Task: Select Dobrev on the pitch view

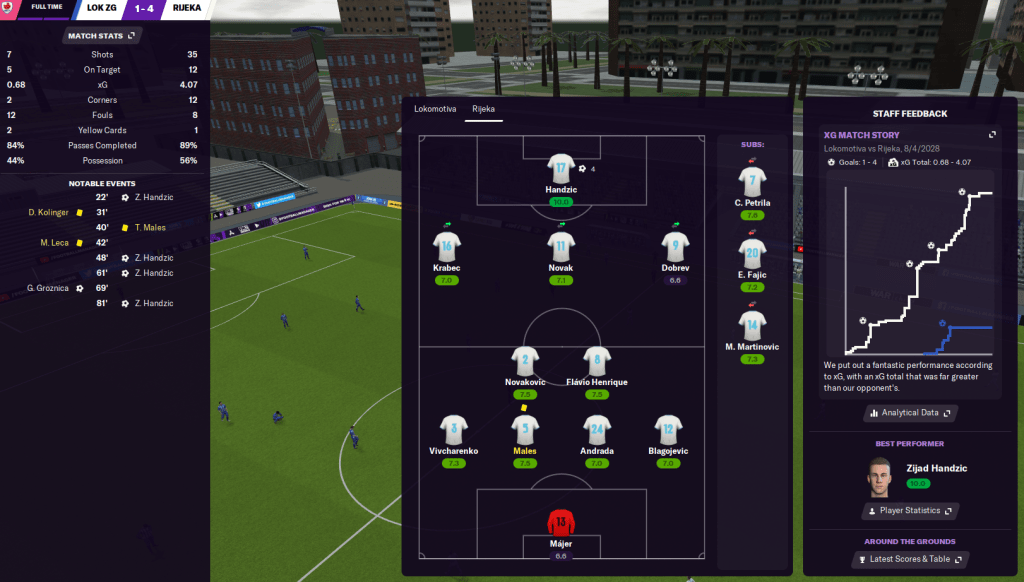Action: pyautogui.click(x=674, y=246)
